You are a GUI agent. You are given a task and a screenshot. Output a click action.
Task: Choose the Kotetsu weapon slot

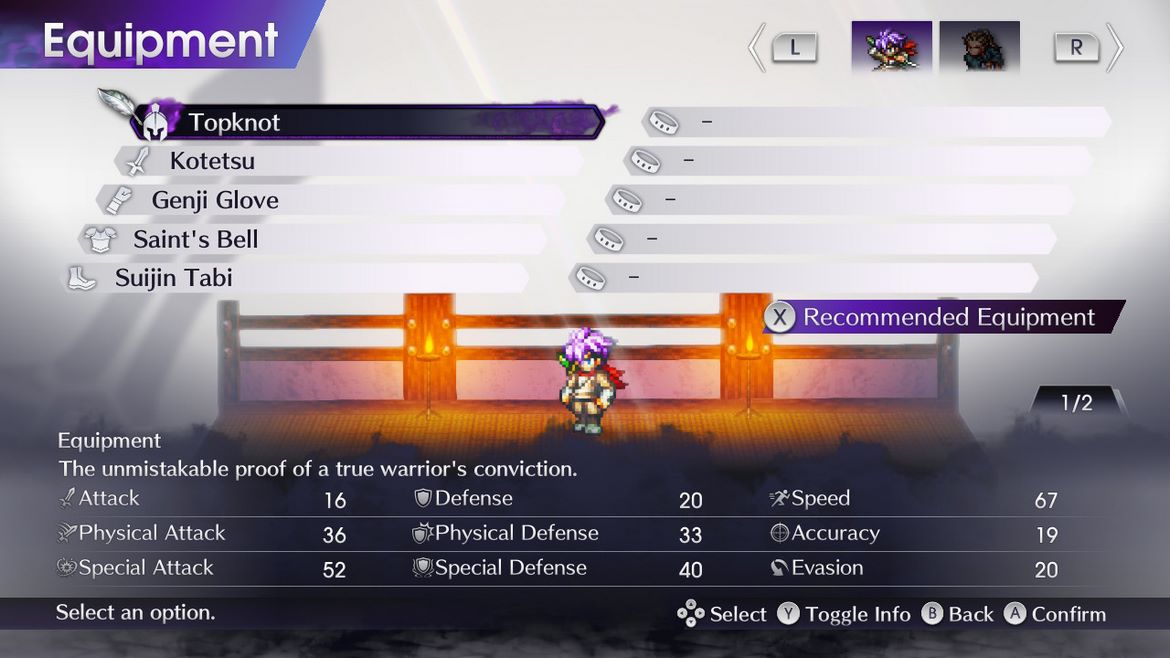[350, 161]
